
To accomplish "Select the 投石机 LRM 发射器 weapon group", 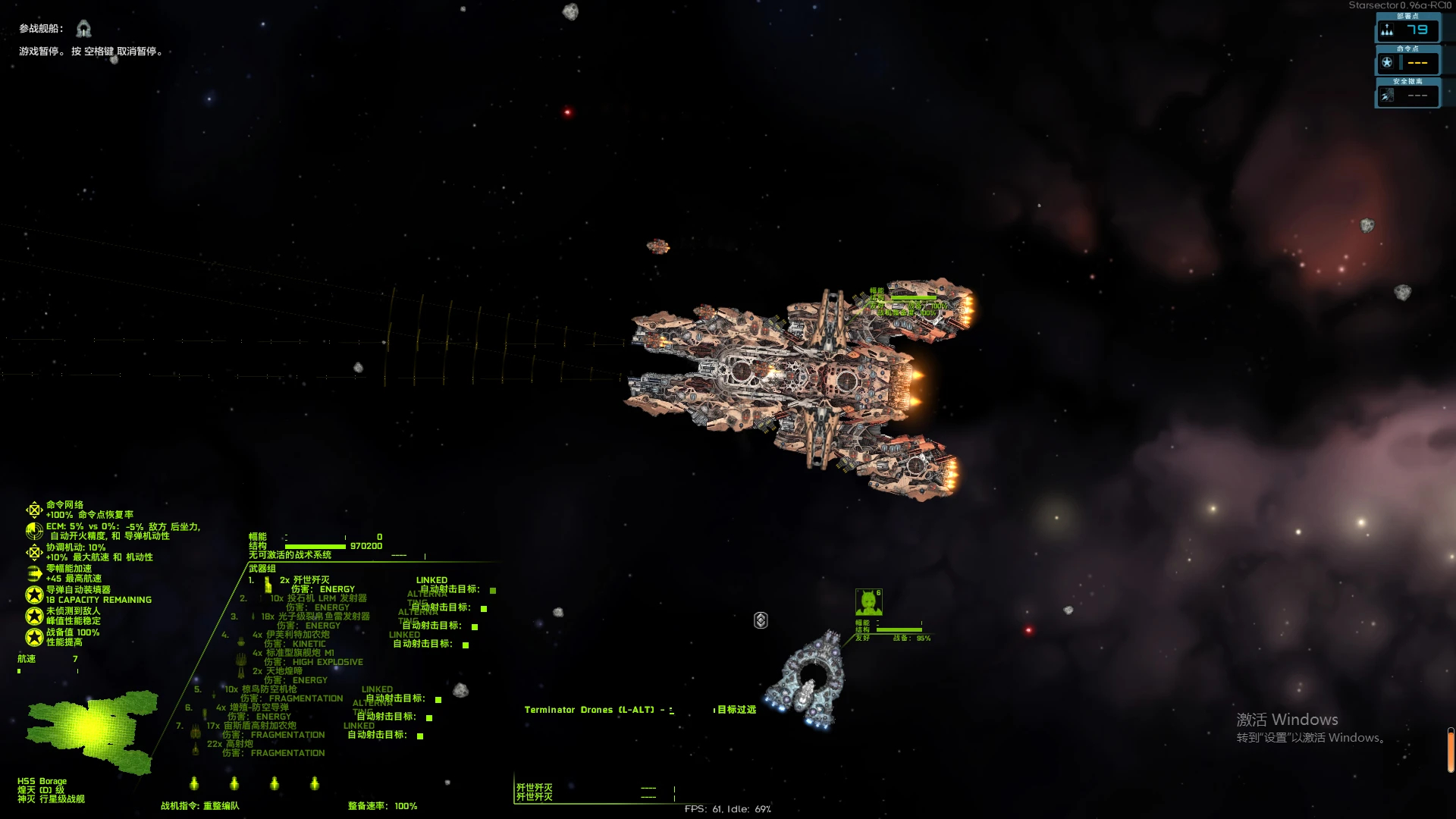I will (318, 598).
